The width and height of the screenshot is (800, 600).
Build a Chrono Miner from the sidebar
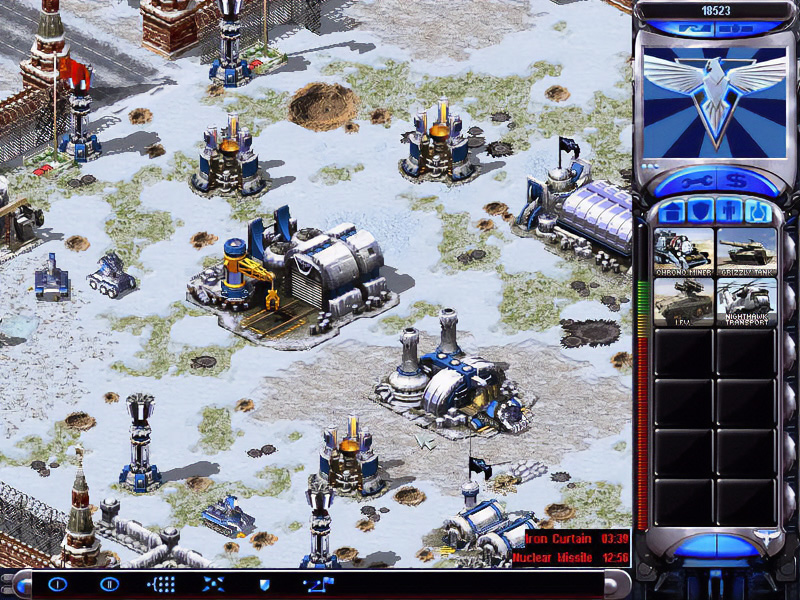684,252
